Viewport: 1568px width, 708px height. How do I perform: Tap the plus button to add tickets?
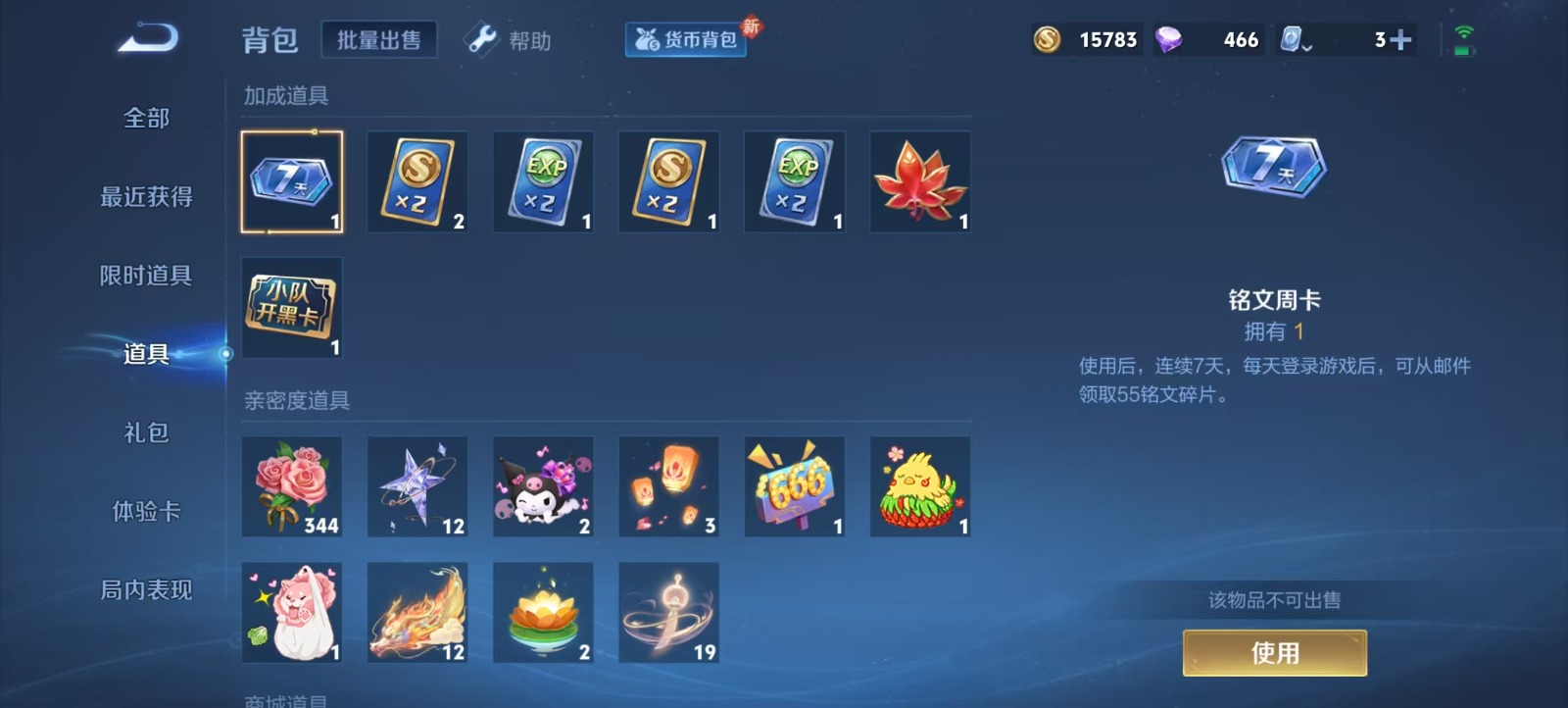click(1401, 40)
